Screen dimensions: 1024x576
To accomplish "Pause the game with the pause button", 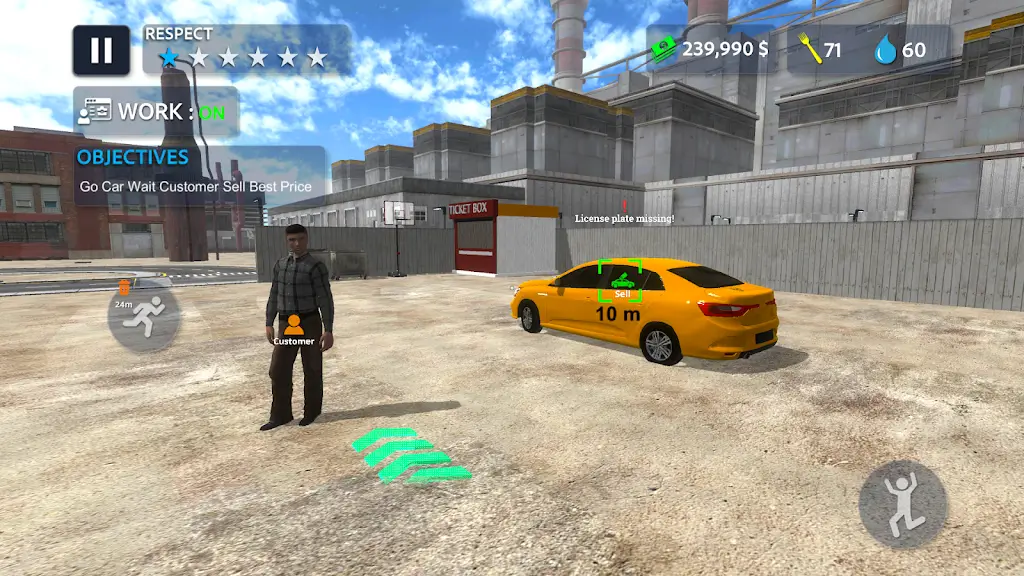I will pyautogui.click(x=101, y=51).
